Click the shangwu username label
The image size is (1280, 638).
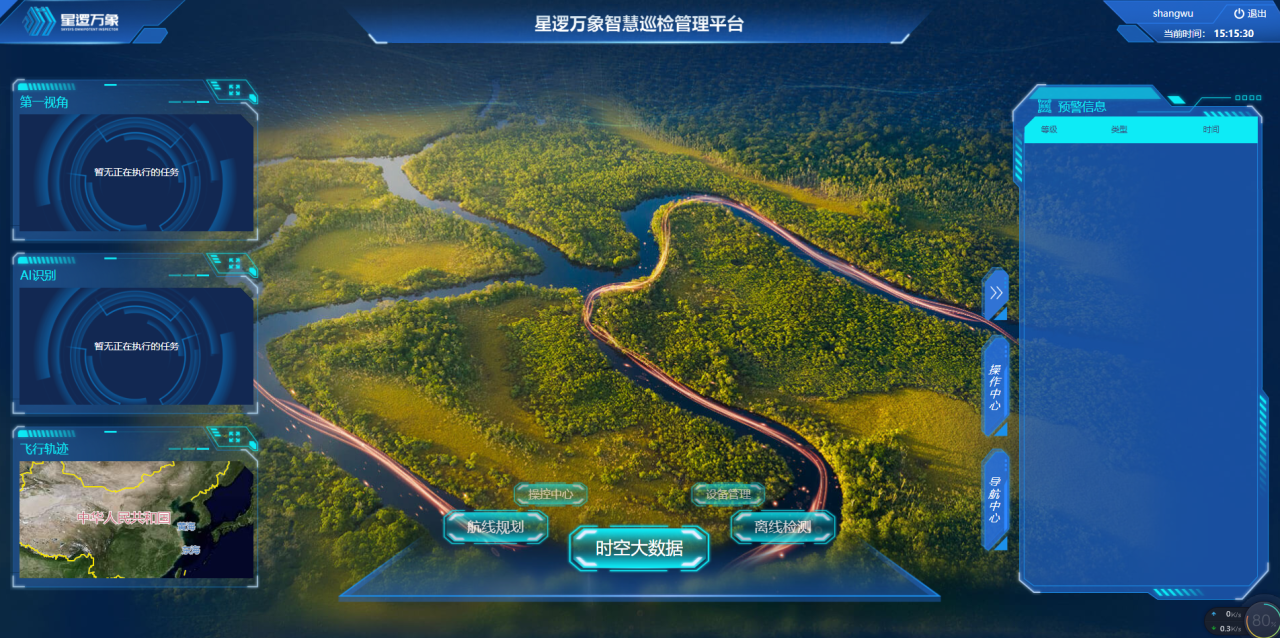point(1172,14)
